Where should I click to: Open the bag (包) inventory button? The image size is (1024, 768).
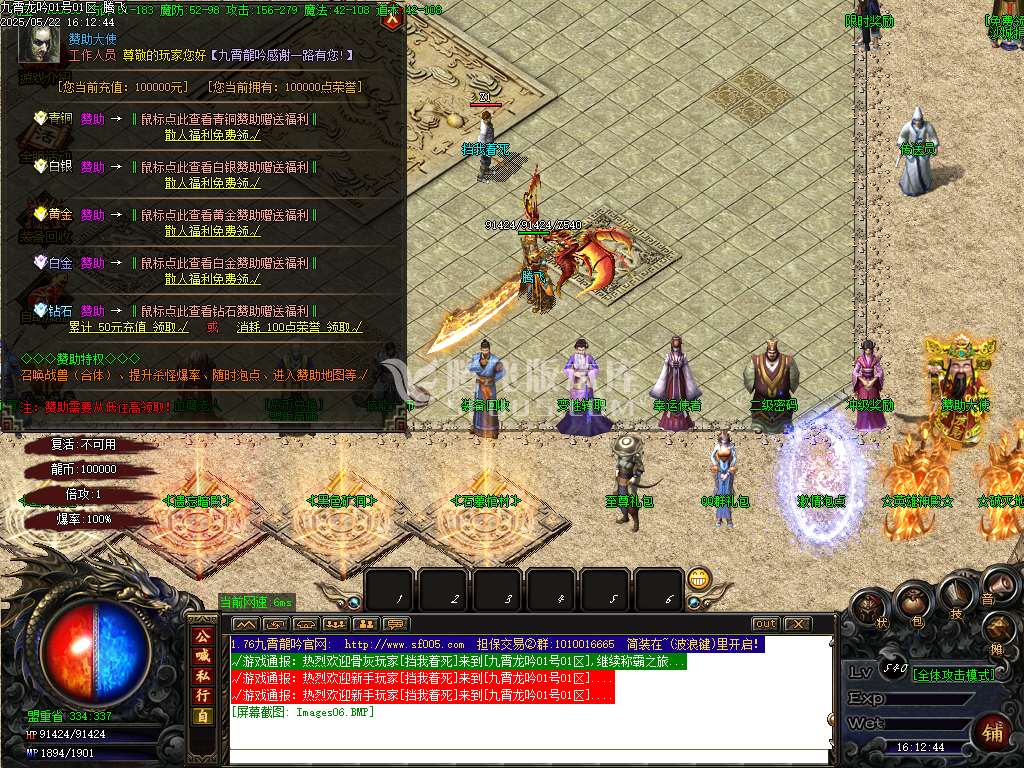click(912, 601)
